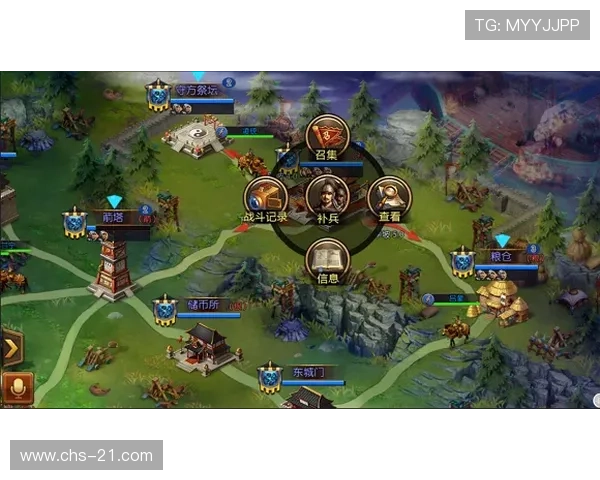The width and height of the screenshot is (600, 480).
Task: Expand the side panel arrow button
Action: click(x=12, y=349)
